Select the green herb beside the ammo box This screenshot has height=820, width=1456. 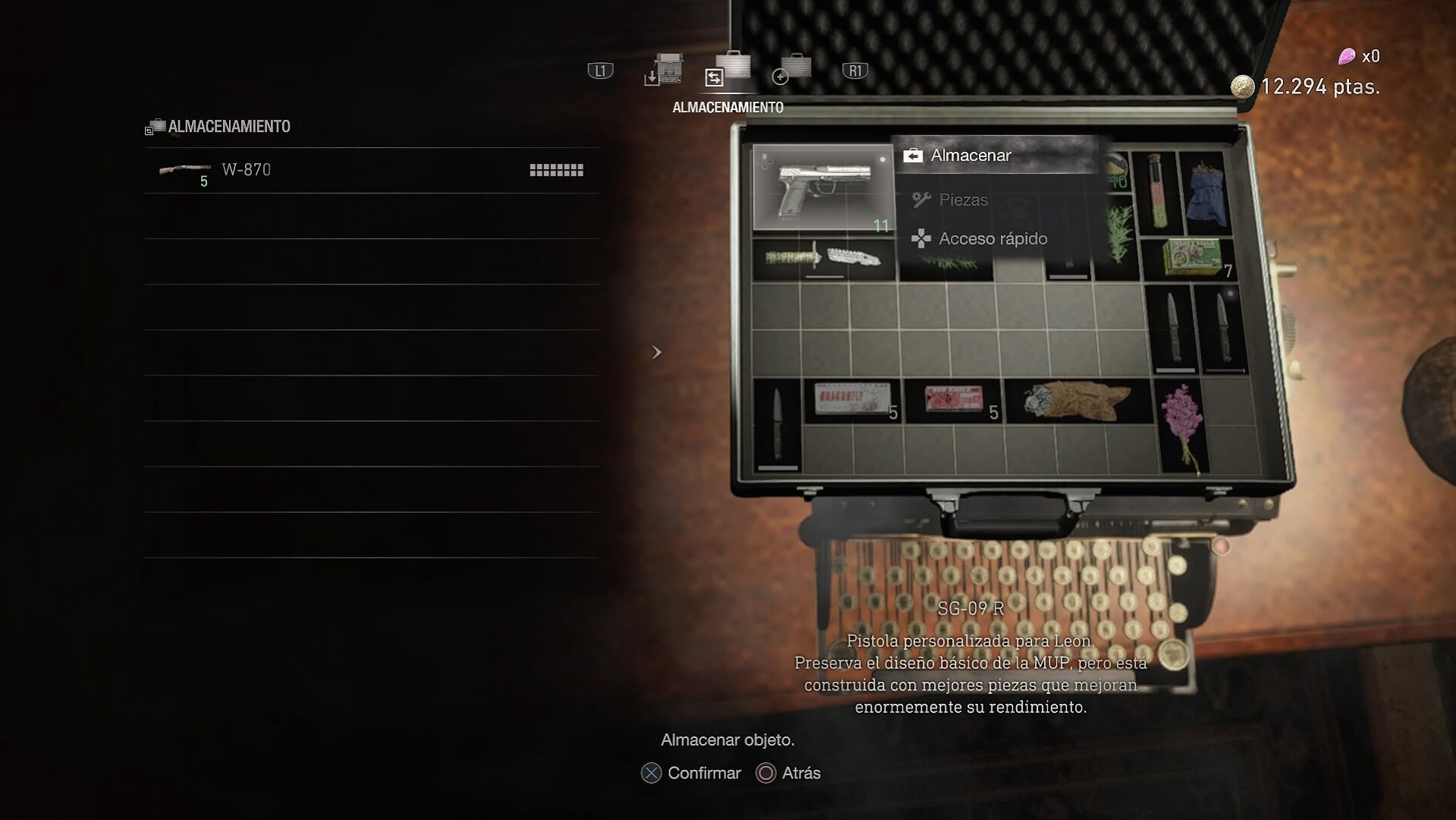point(1118,237)
